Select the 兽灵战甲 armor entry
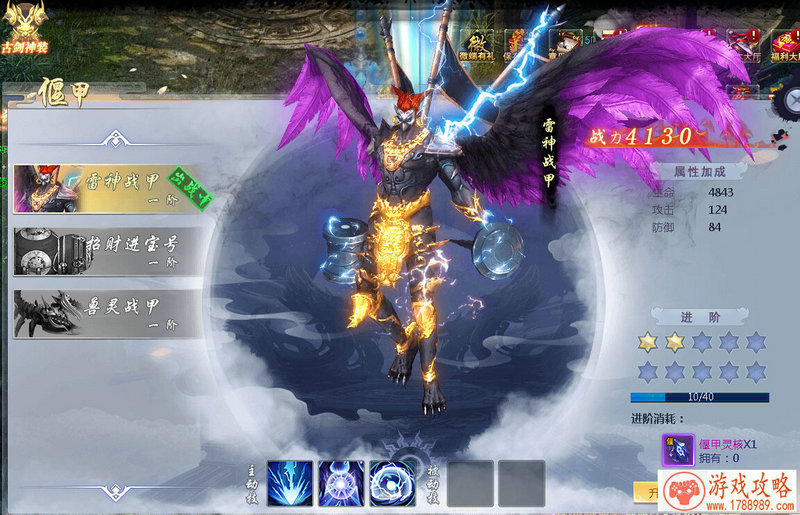Image resolution: width=800 pixels, height=515 pixels. (x=108, y=313)
